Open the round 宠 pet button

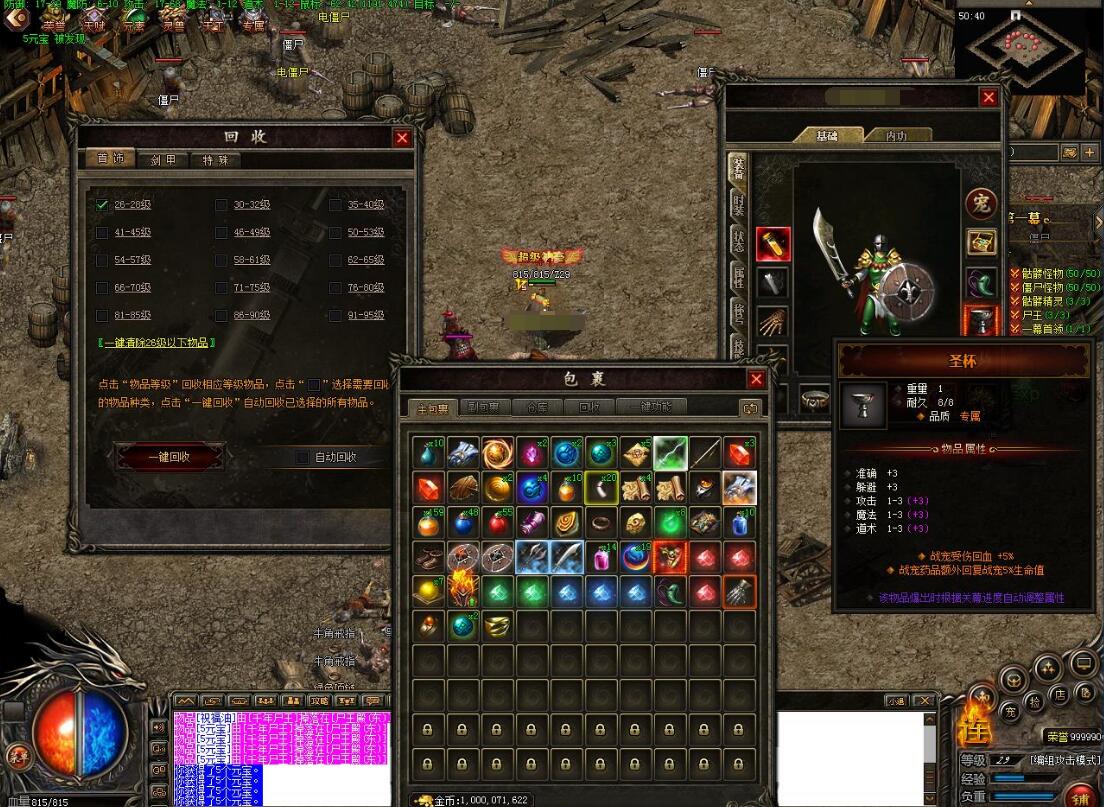981,203
